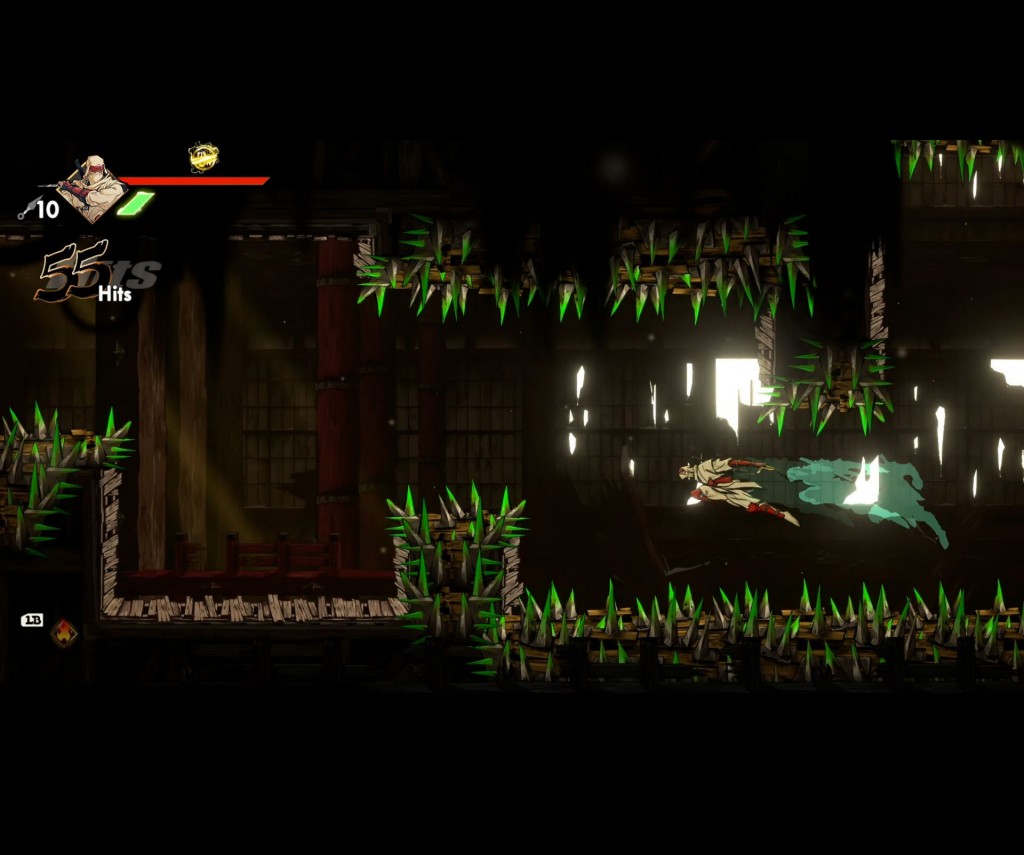Click the gold coin emblem icon

pyautogui.click(x=203, y=157)
